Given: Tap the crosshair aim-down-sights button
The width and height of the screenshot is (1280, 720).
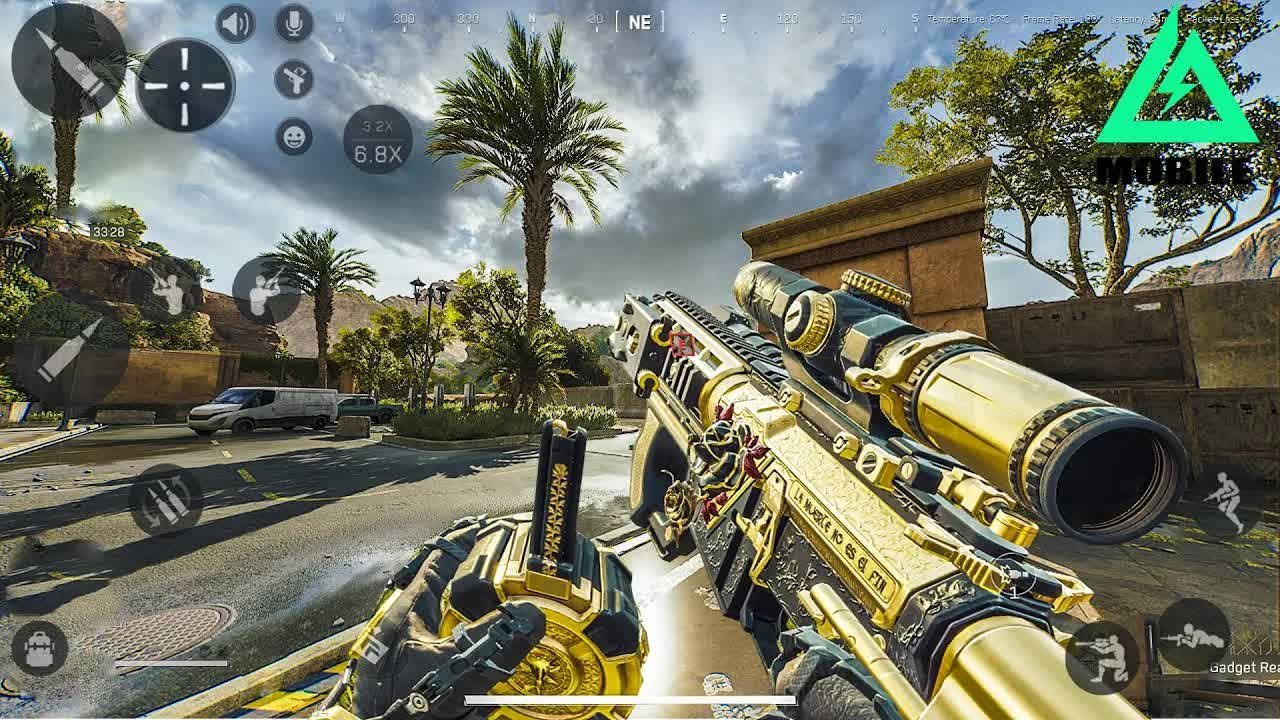Looking at the screenshot, I should pyautogui.click(x=185, y=85).
